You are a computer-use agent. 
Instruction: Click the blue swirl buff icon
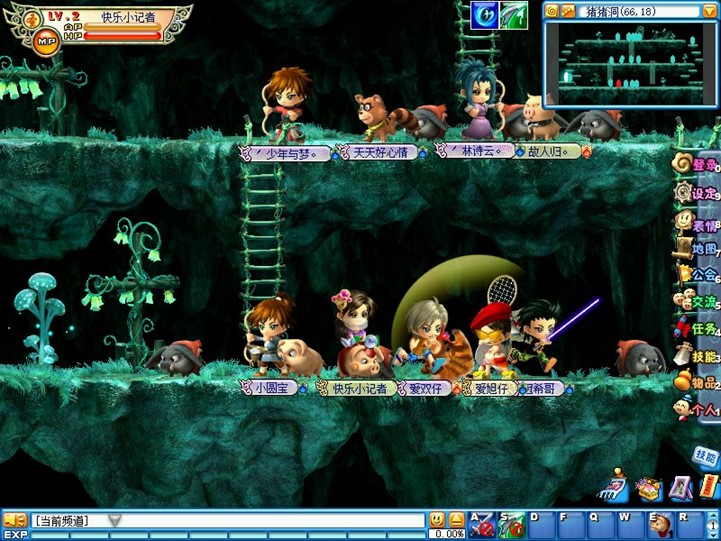[x=486, y=15]
